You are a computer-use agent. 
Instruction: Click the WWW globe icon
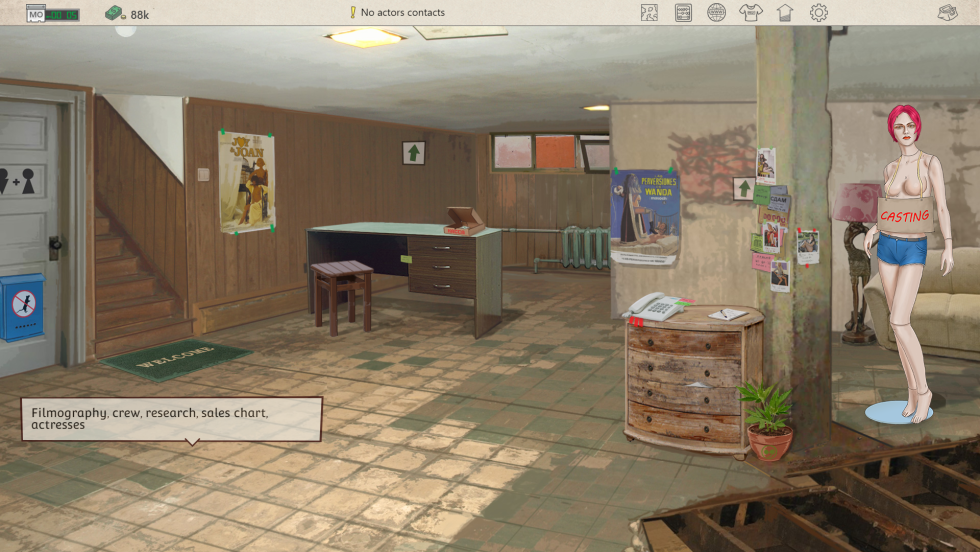[717, 13]
